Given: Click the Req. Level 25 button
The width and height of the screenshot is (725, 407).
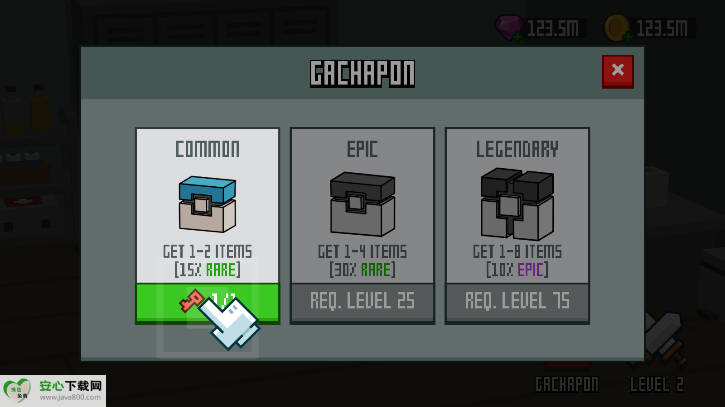Looking at the screenshot, I should (362, 301).
